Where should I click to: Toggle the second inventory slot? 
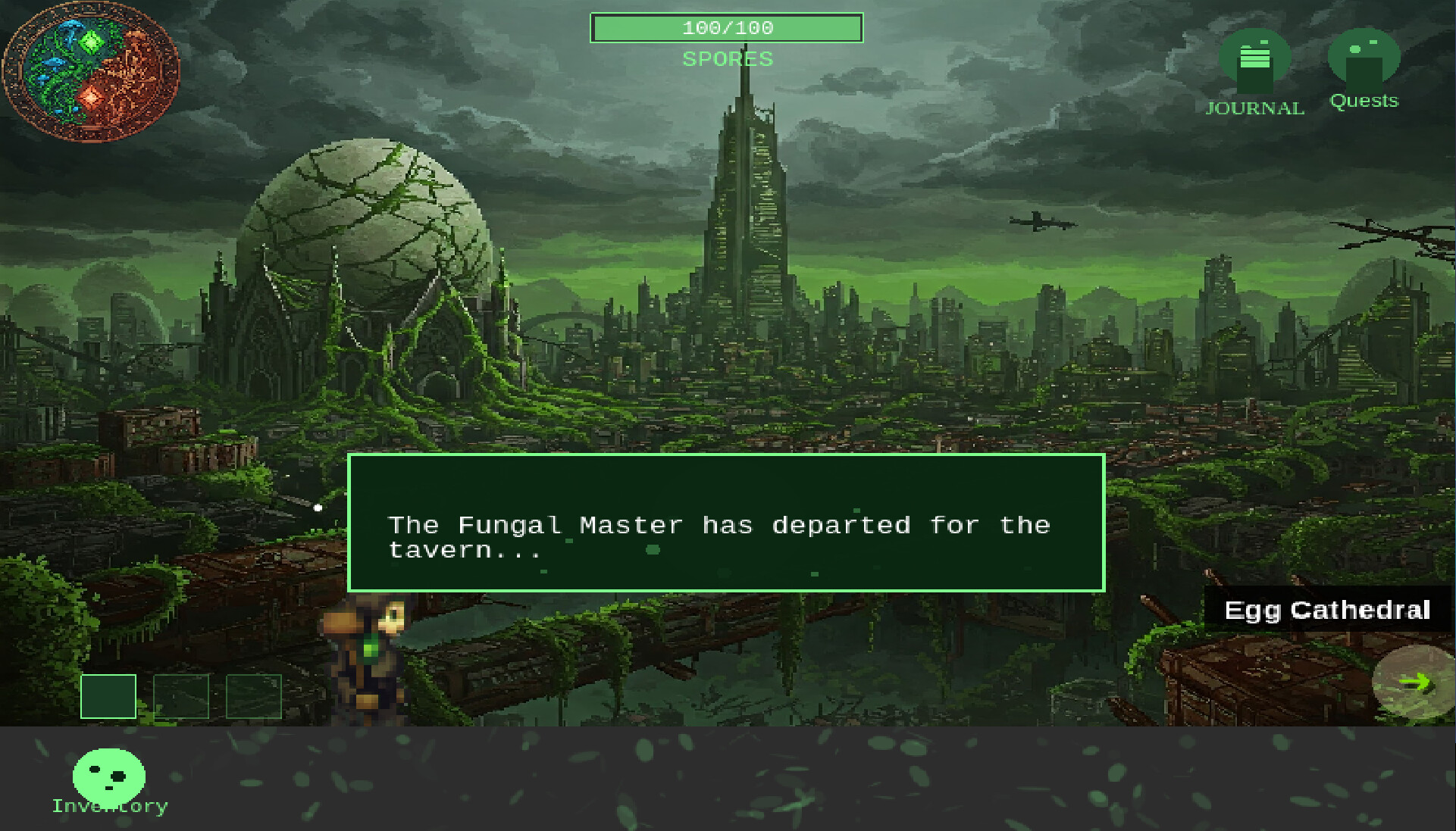pos(181,695)
